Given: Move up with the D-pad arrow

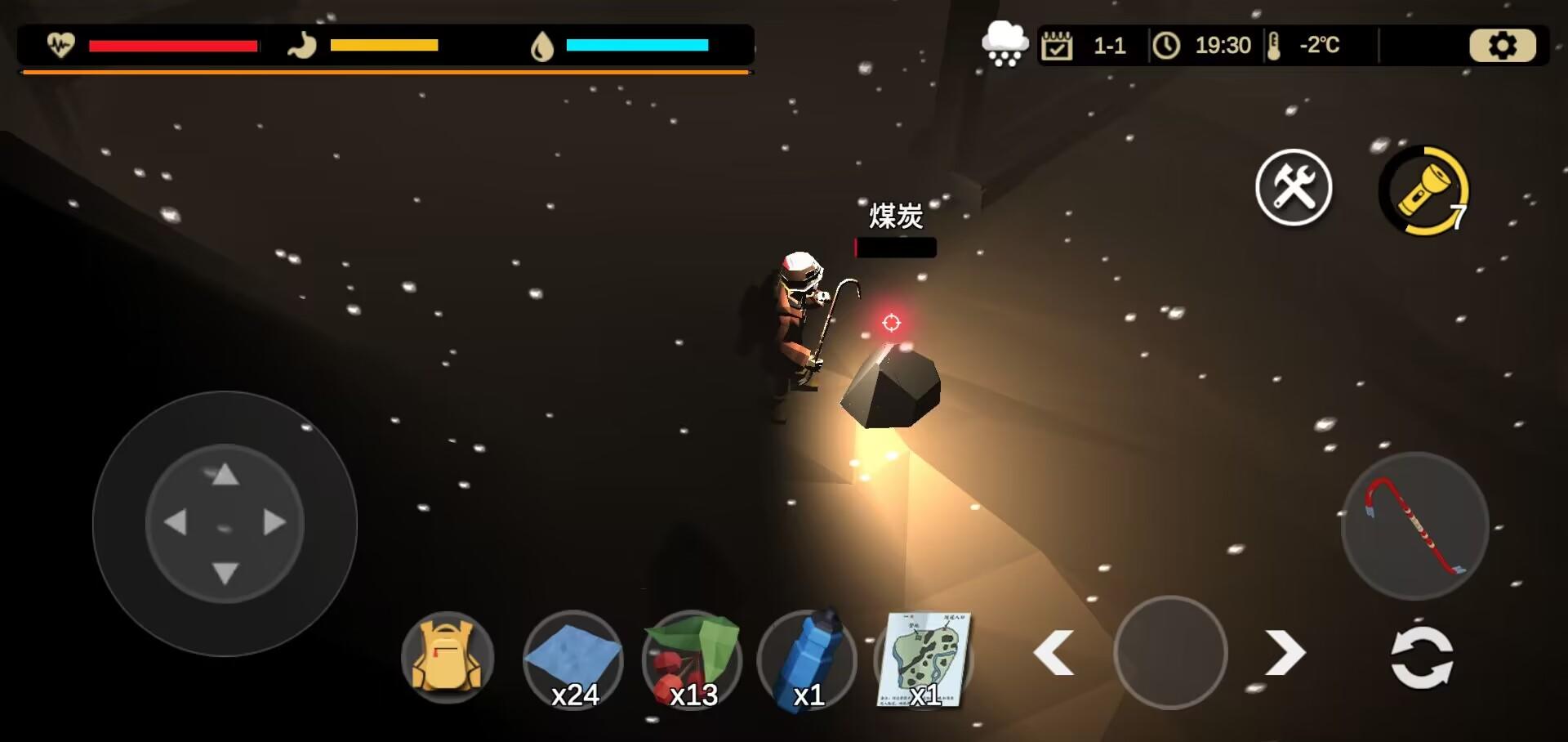Looking at the screenshot, I should pyautogui.click(x=225, y=475).
